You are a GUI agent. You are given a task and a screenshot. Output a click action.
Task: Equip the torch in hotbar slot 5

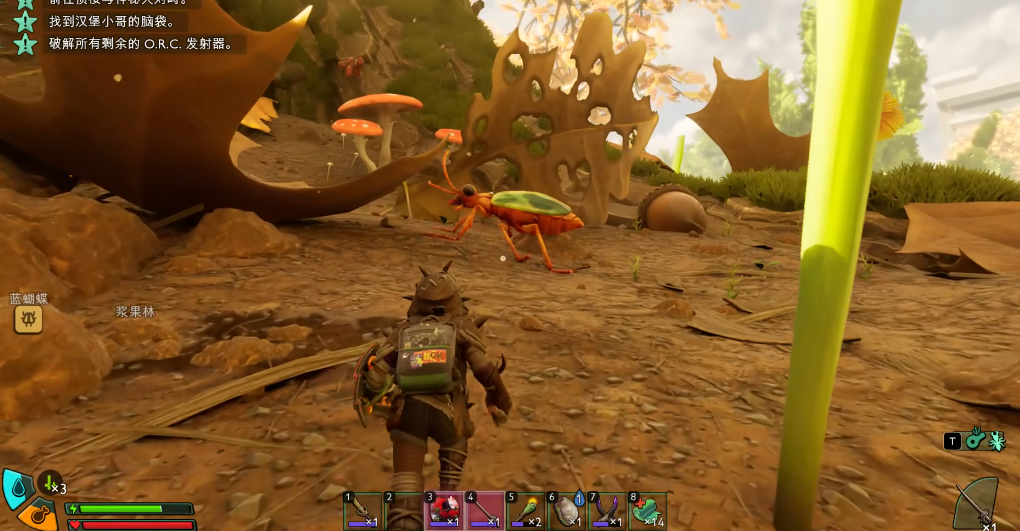pos(525,511)
